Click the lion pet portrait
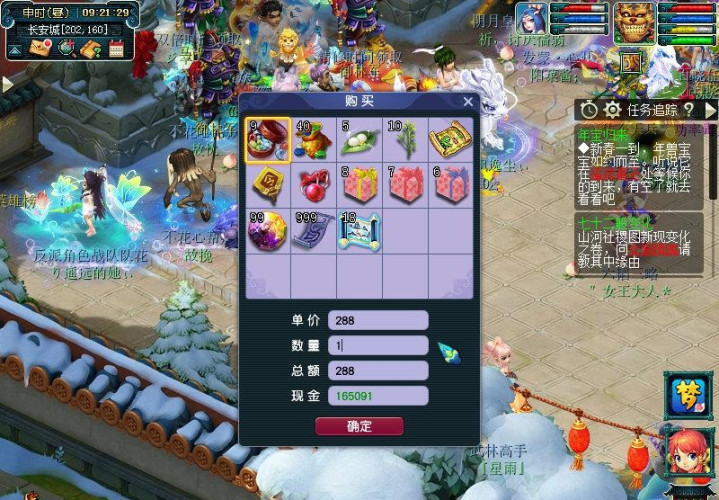This screenshot has height=500, width=719. tap(634, 21)
